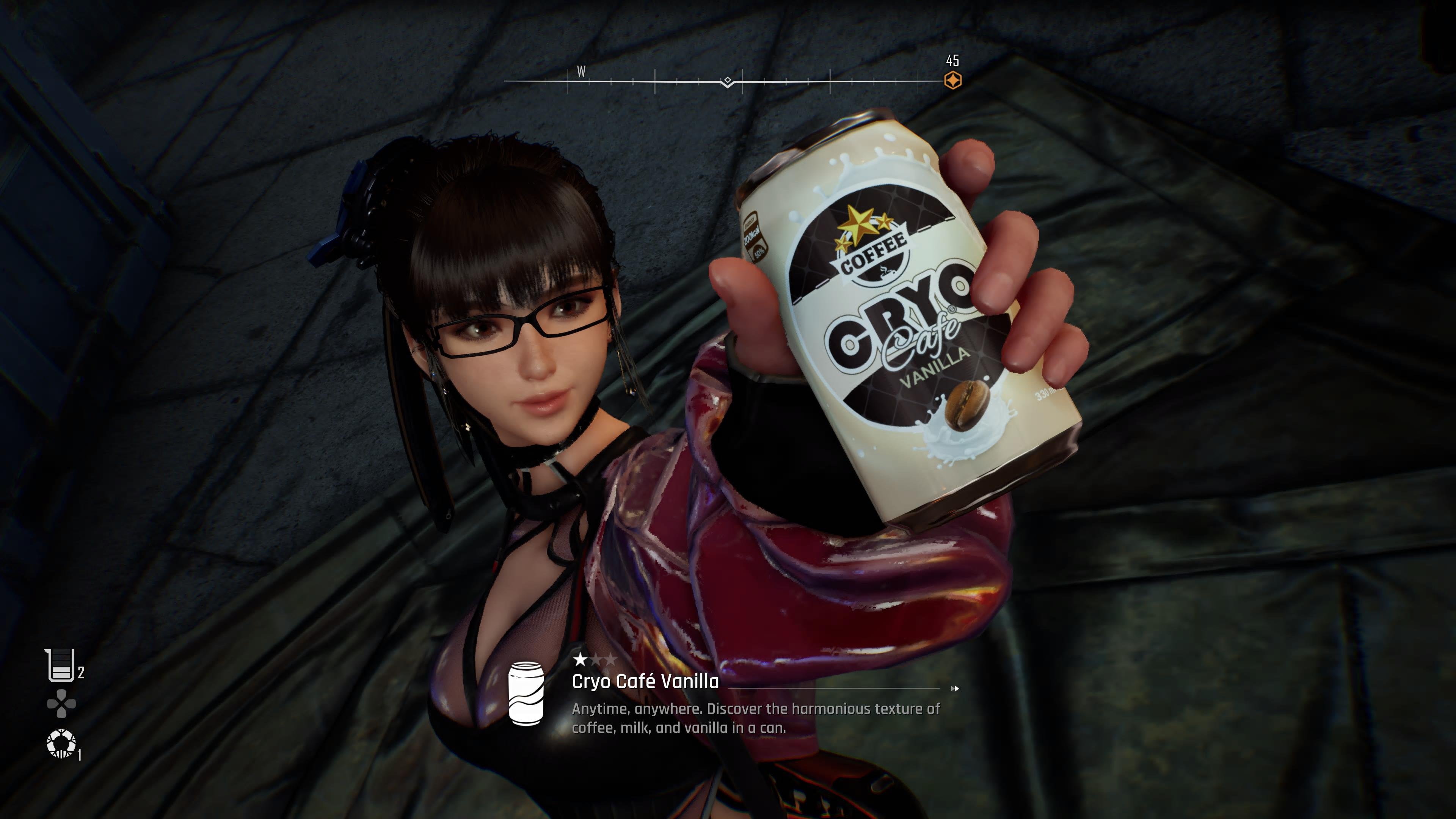
Task: Click the d-pad quick item selector
Action: [61, 704]
